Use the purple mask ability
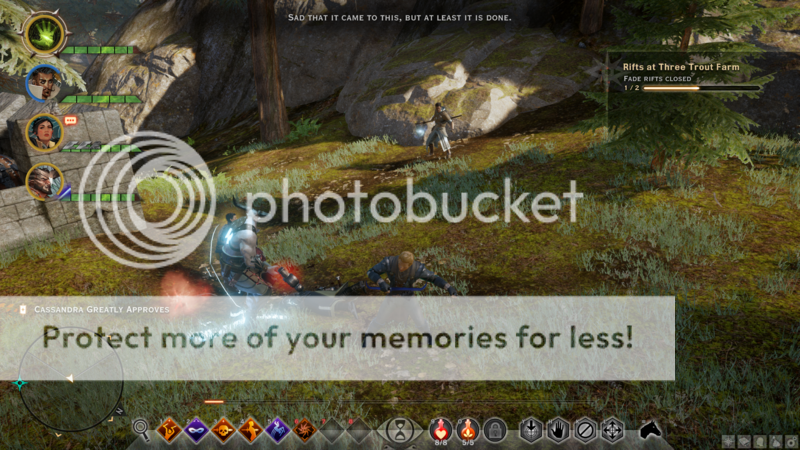800x450 pixels. [x=197, y=430]
